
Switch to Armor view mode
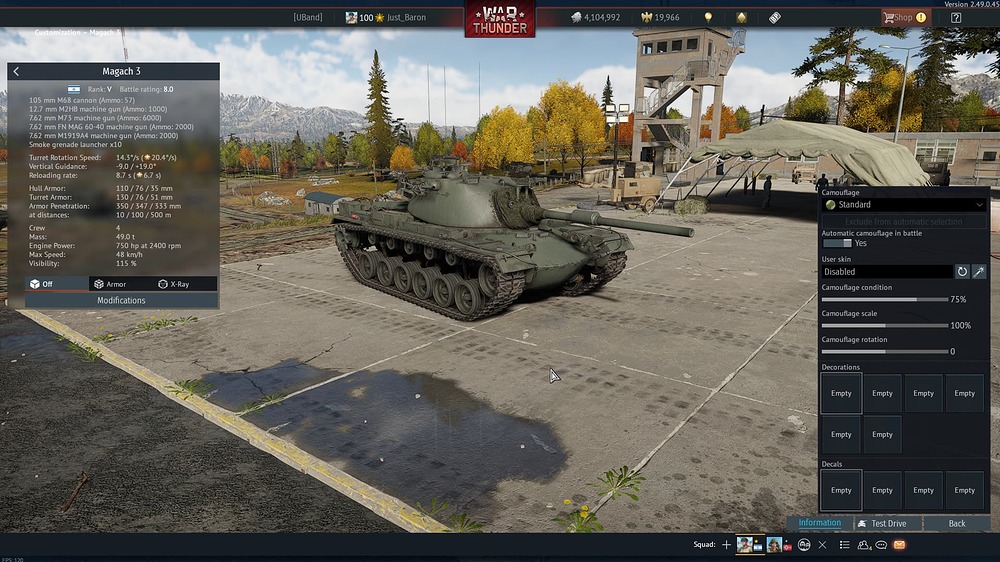[110, 284]
